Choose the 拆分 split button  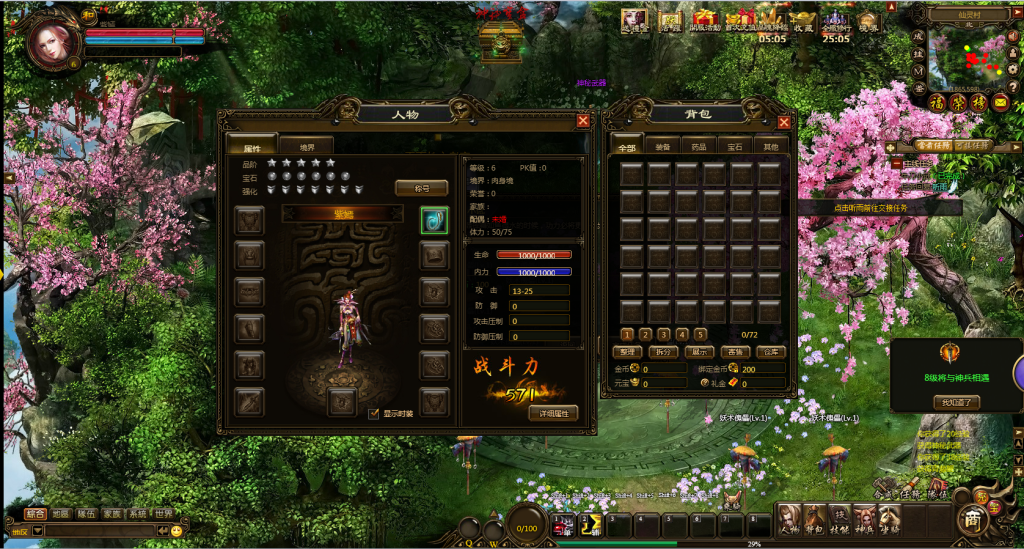pos(662,352)
